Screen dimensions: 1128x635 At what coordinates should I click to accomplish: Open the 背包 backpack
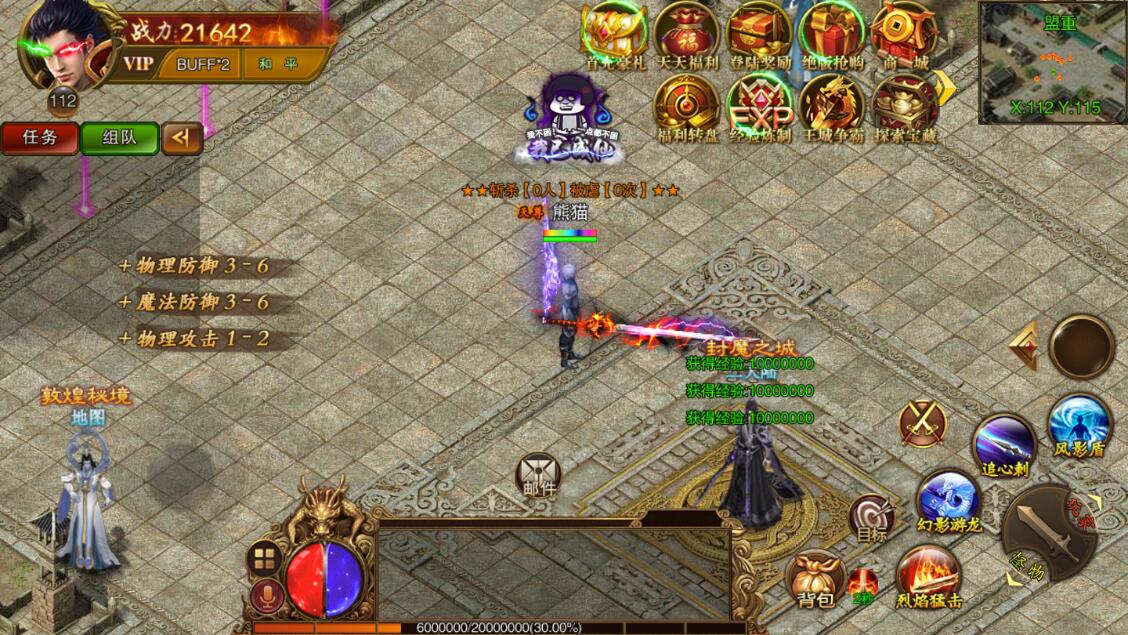[816, 580]
